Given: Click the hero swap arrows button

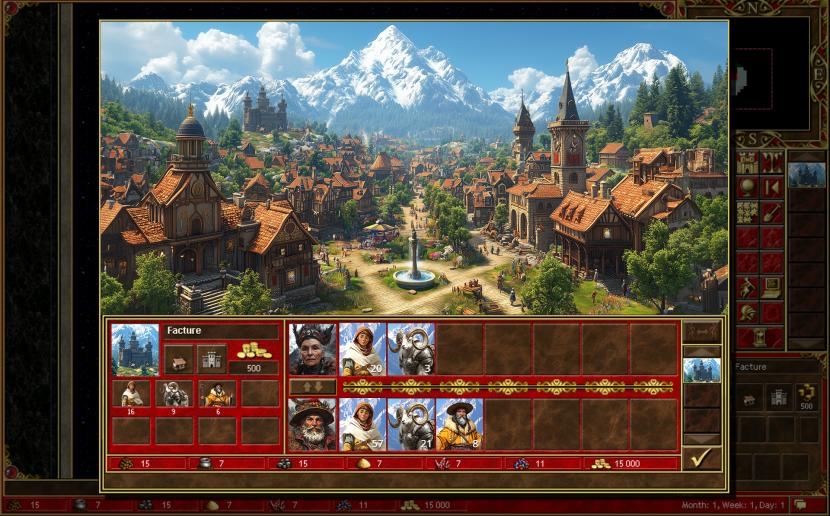Looking at the screenshot, I should 312,386.
